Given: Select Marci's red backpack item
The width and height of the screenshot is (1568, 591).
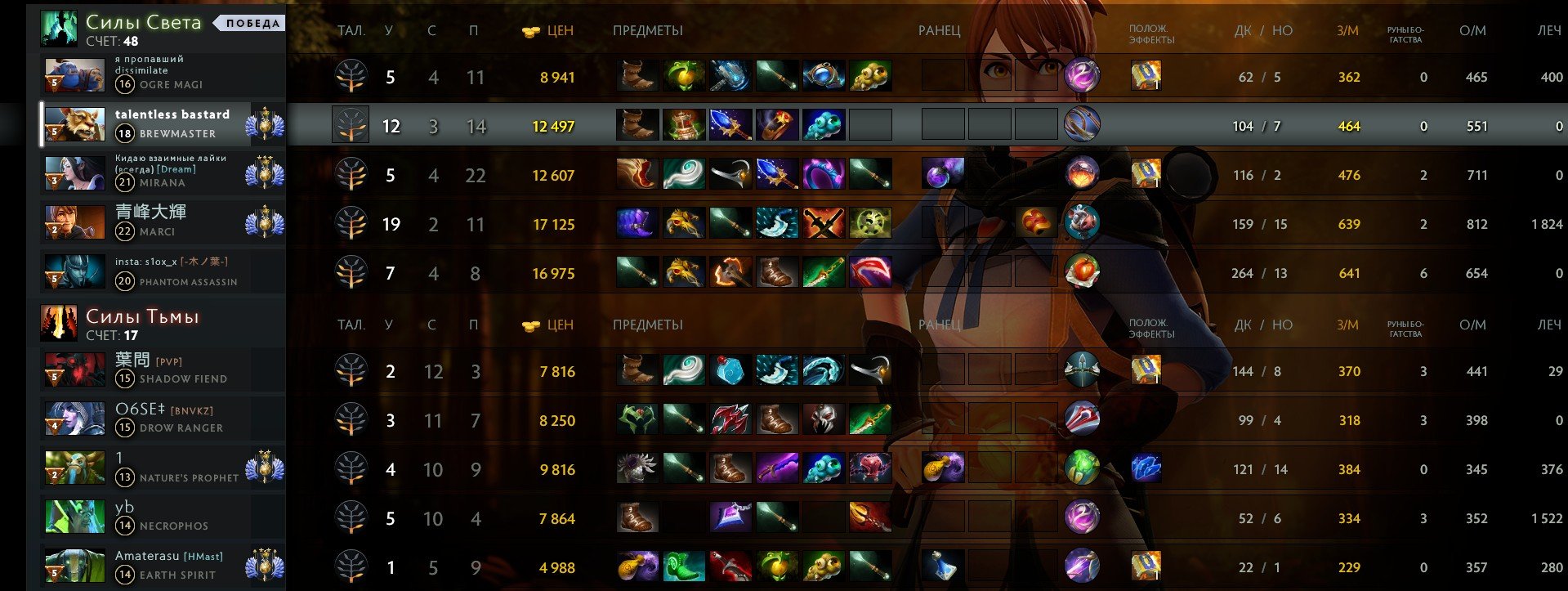Looking at the screenshot, I should point(1036,223).
